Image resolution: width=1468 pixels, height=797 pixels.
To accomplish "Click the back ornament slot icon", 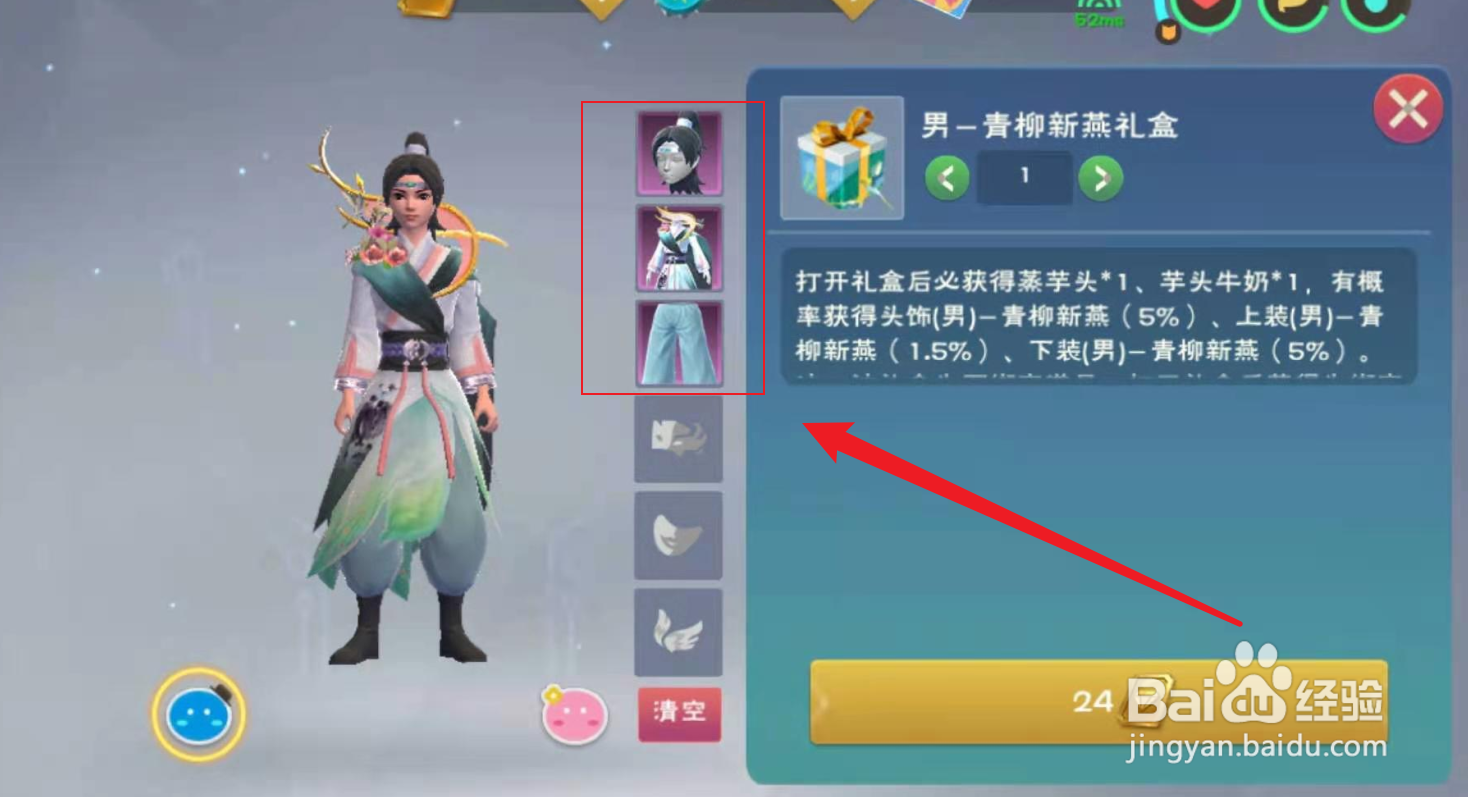I will pyautogui.click(x=678, y=442).
